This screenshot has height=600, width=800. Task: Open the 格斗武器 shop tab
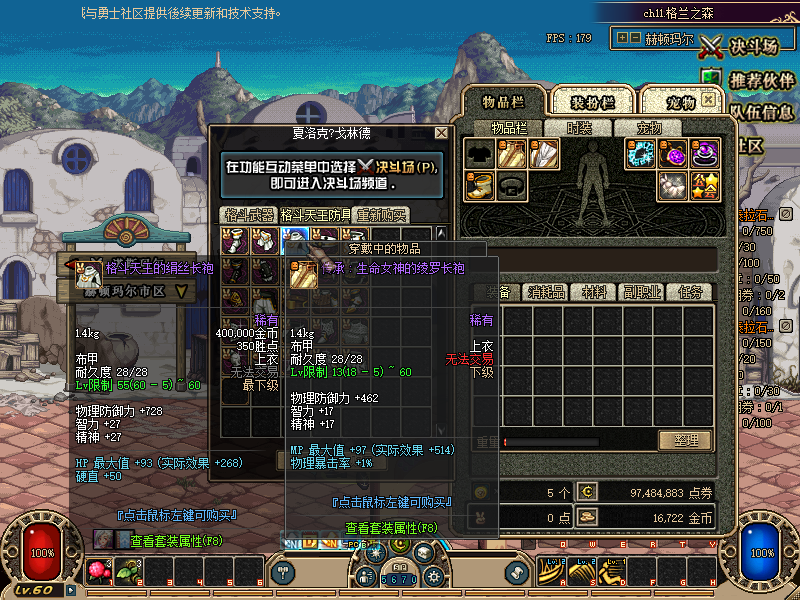tap(247, 215)
